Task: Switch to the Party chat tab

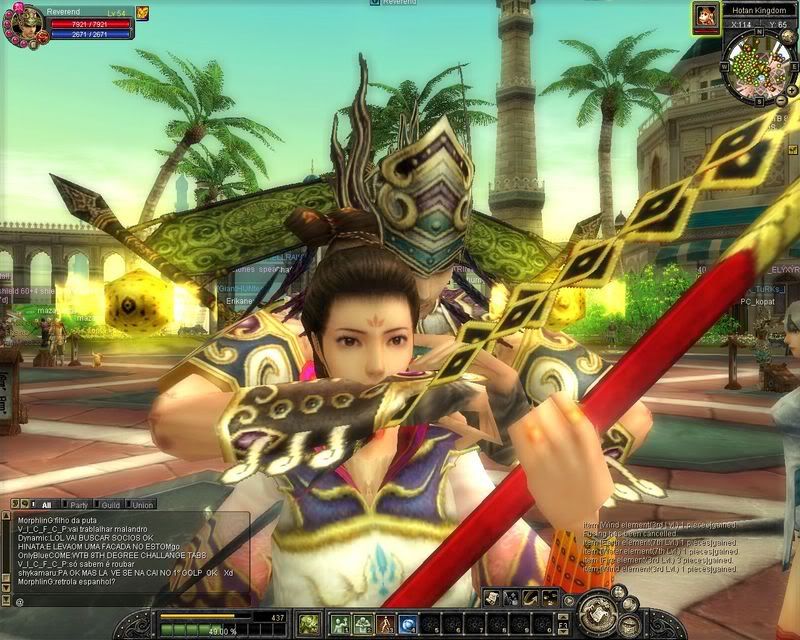Action: point(79,505)
